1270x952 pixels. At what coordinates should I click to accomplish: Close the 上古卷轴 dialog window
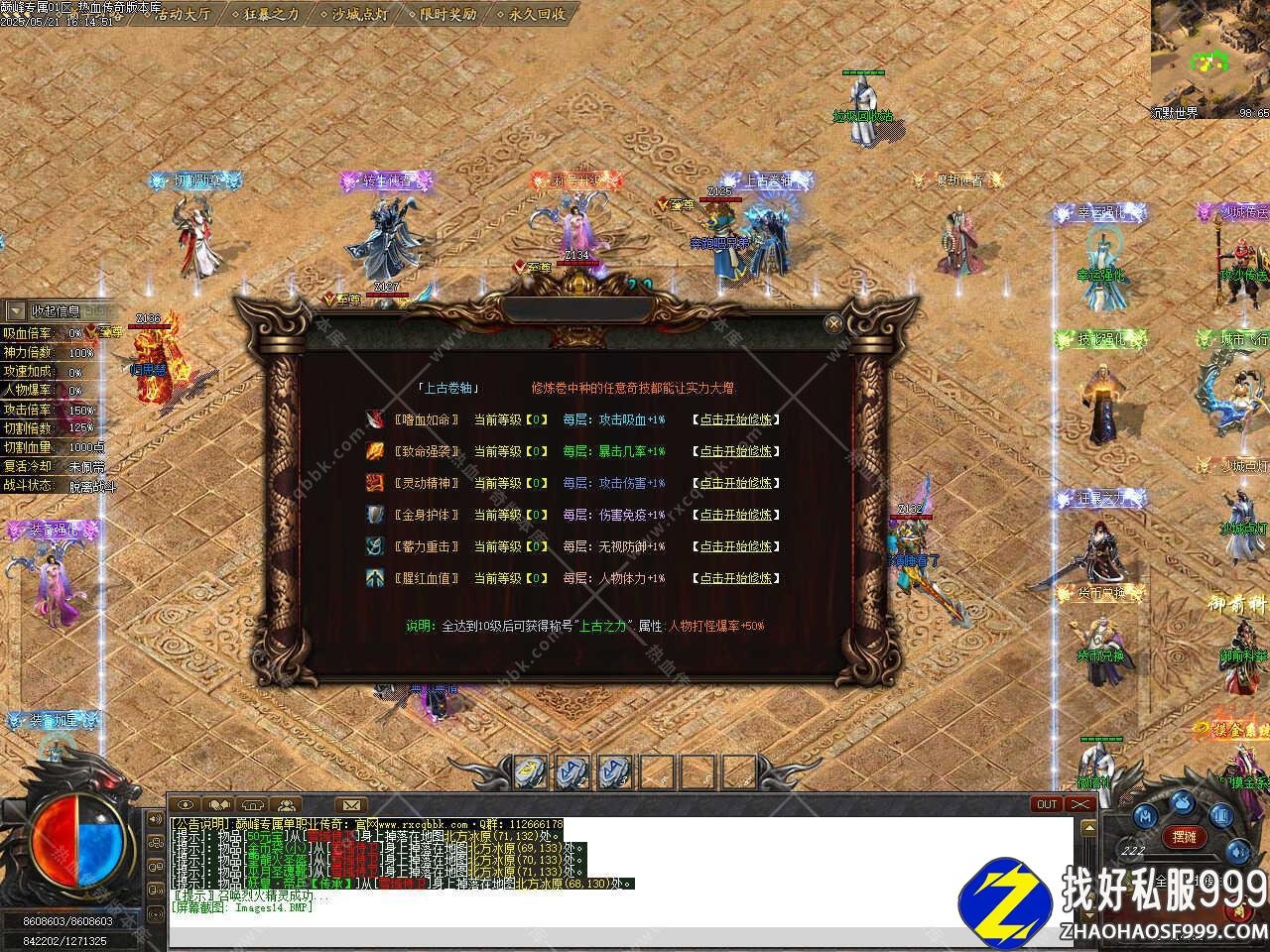(x=833, y=323)
